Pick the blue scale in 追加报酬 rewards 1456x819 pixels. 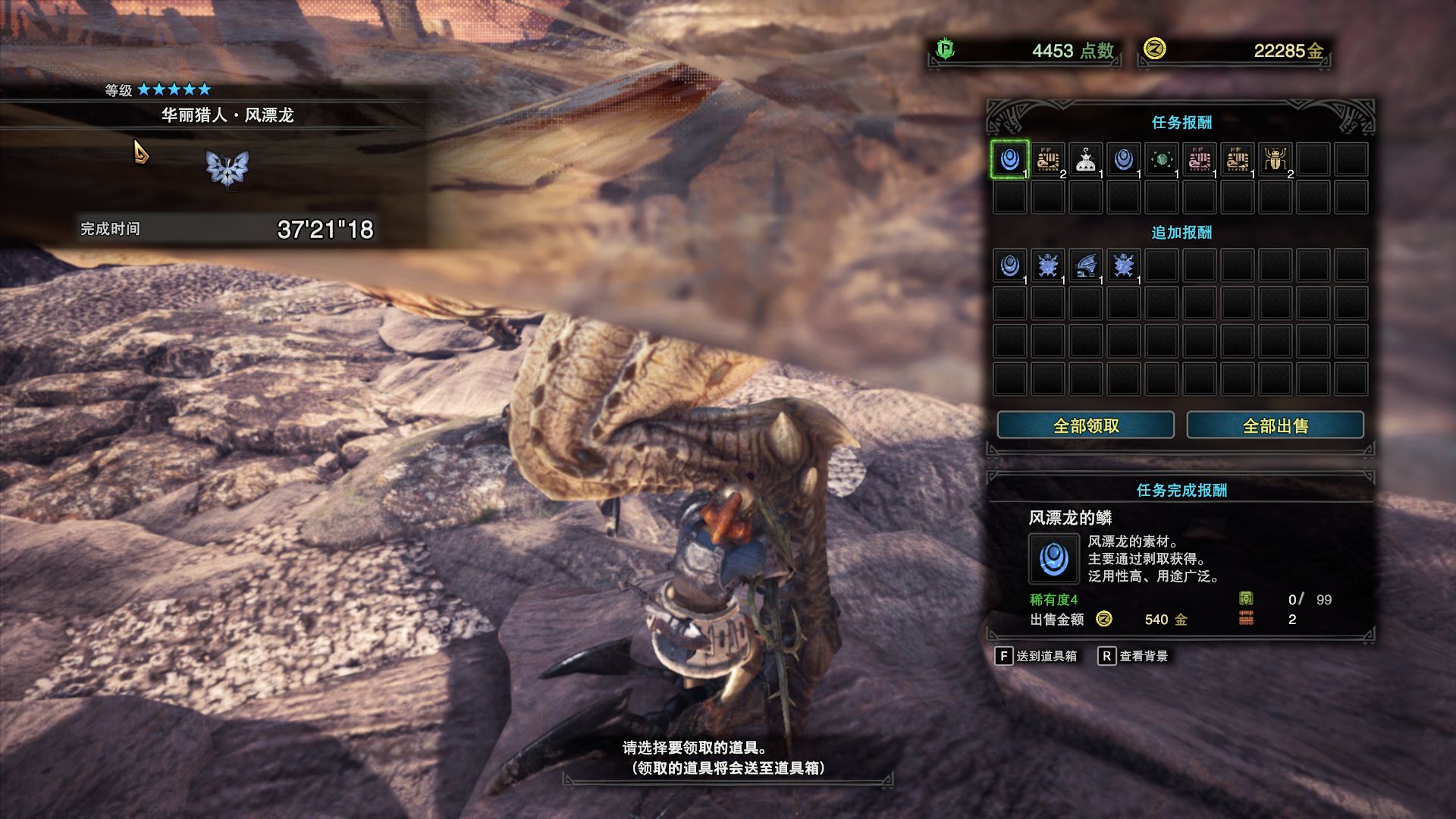tap(1009, 265)
